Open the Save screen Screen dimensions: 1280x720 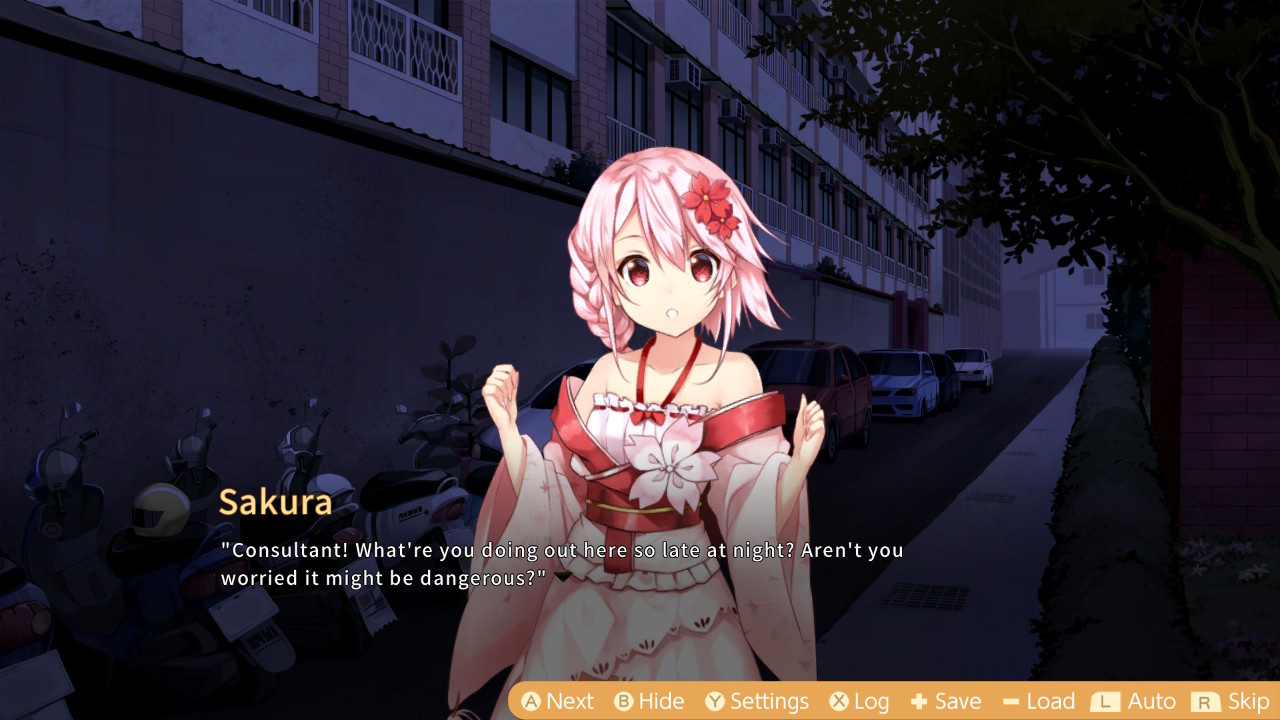(x=945, y=701)
